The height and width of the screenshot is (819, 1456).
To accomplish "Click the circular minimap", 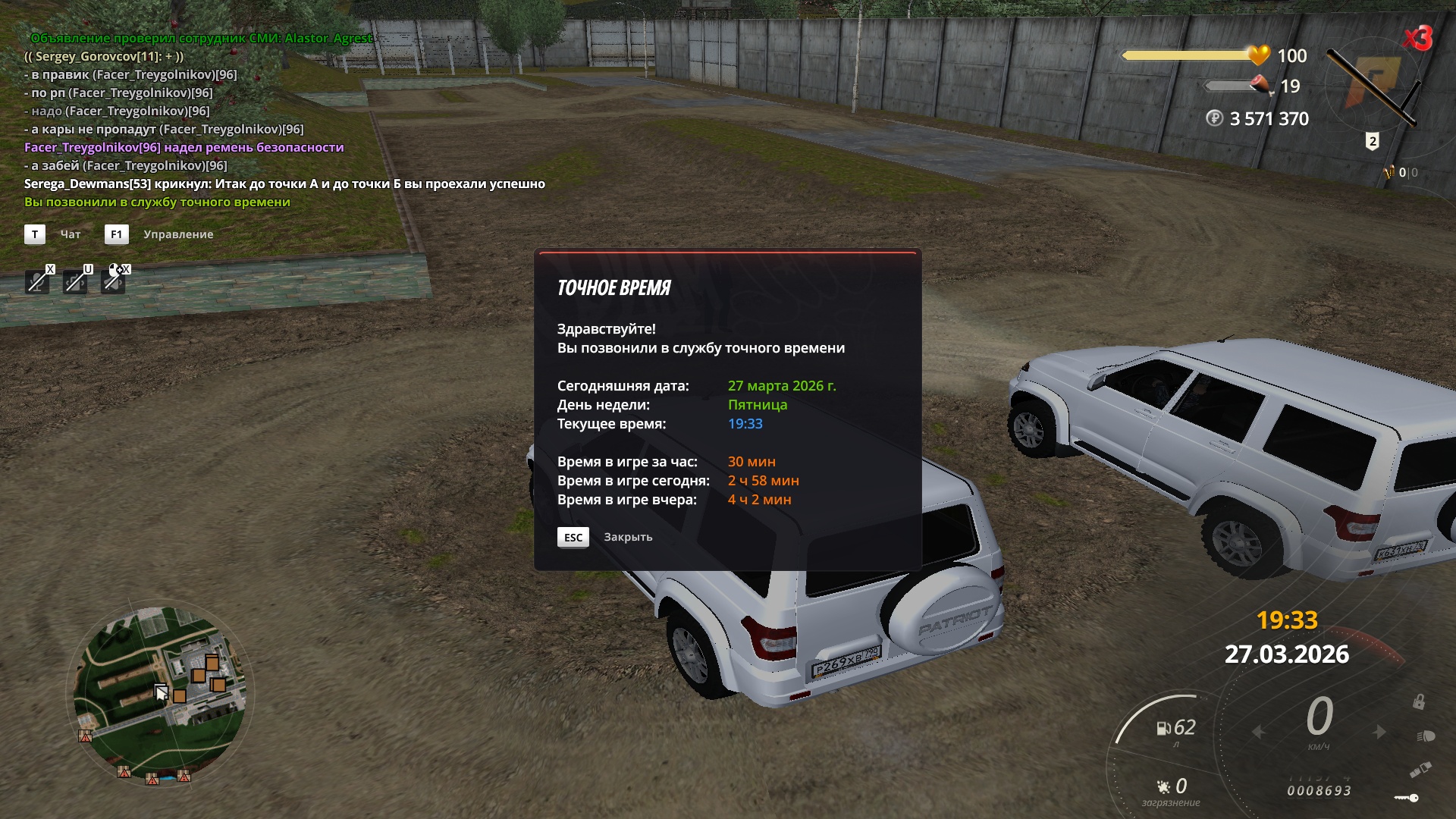I will pyautogui.click(x=161, y=693).
